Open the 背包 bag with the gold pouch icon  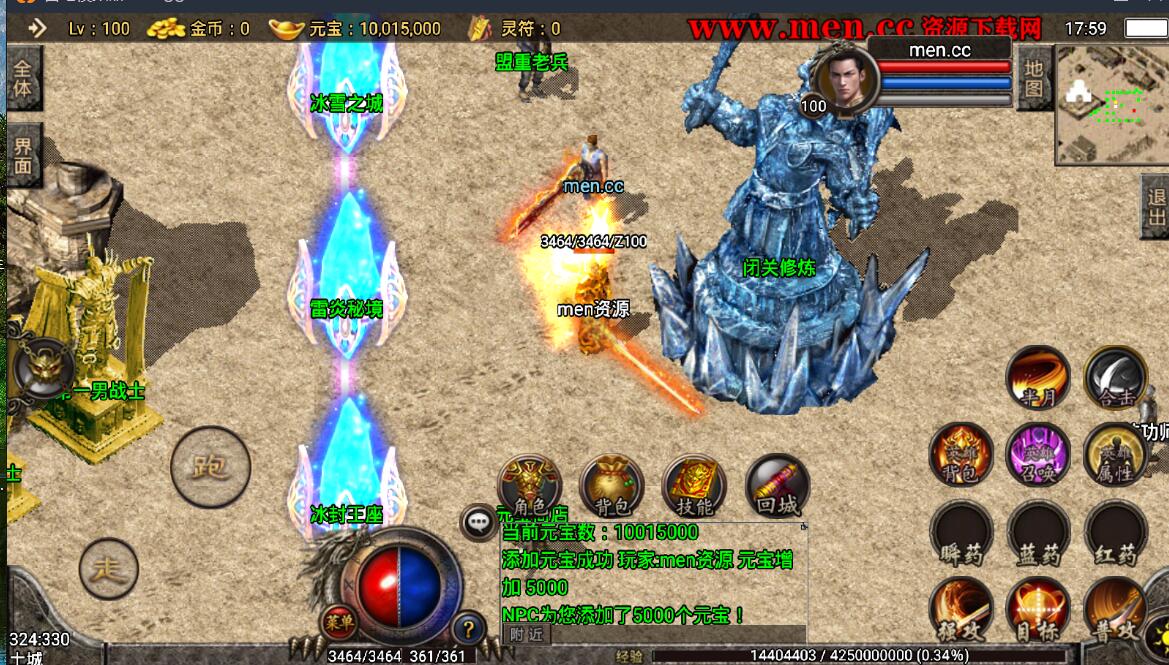(x=611, y=486)
